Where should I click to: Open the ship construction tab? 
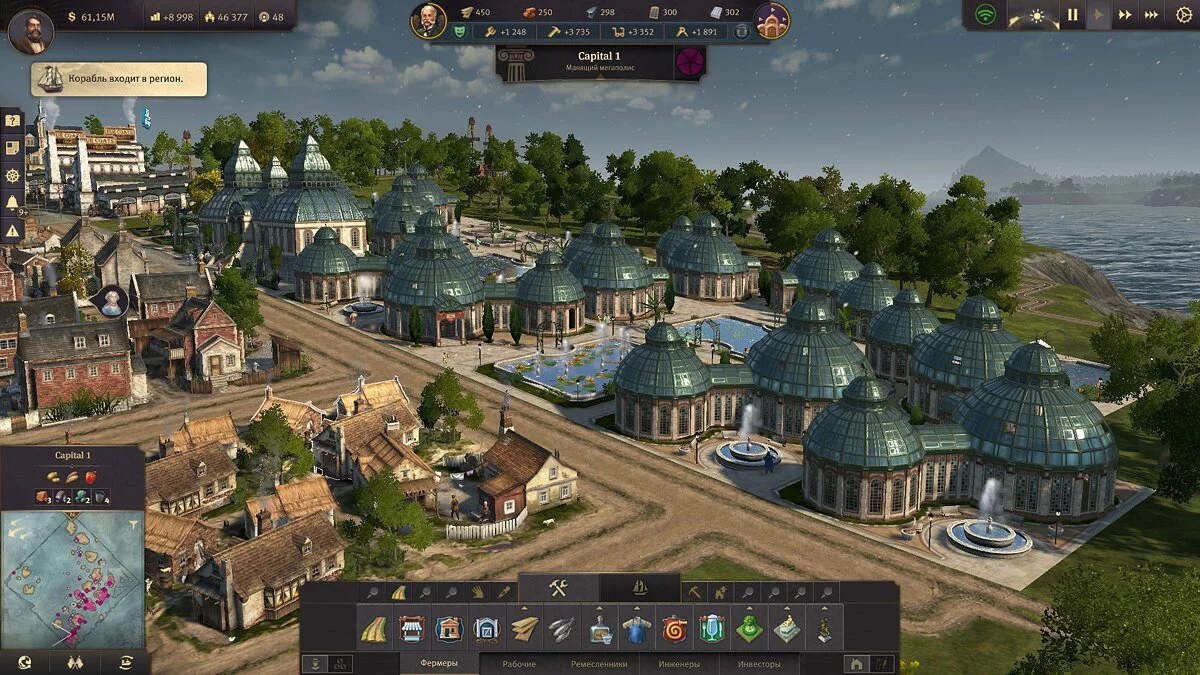[640, 589]
